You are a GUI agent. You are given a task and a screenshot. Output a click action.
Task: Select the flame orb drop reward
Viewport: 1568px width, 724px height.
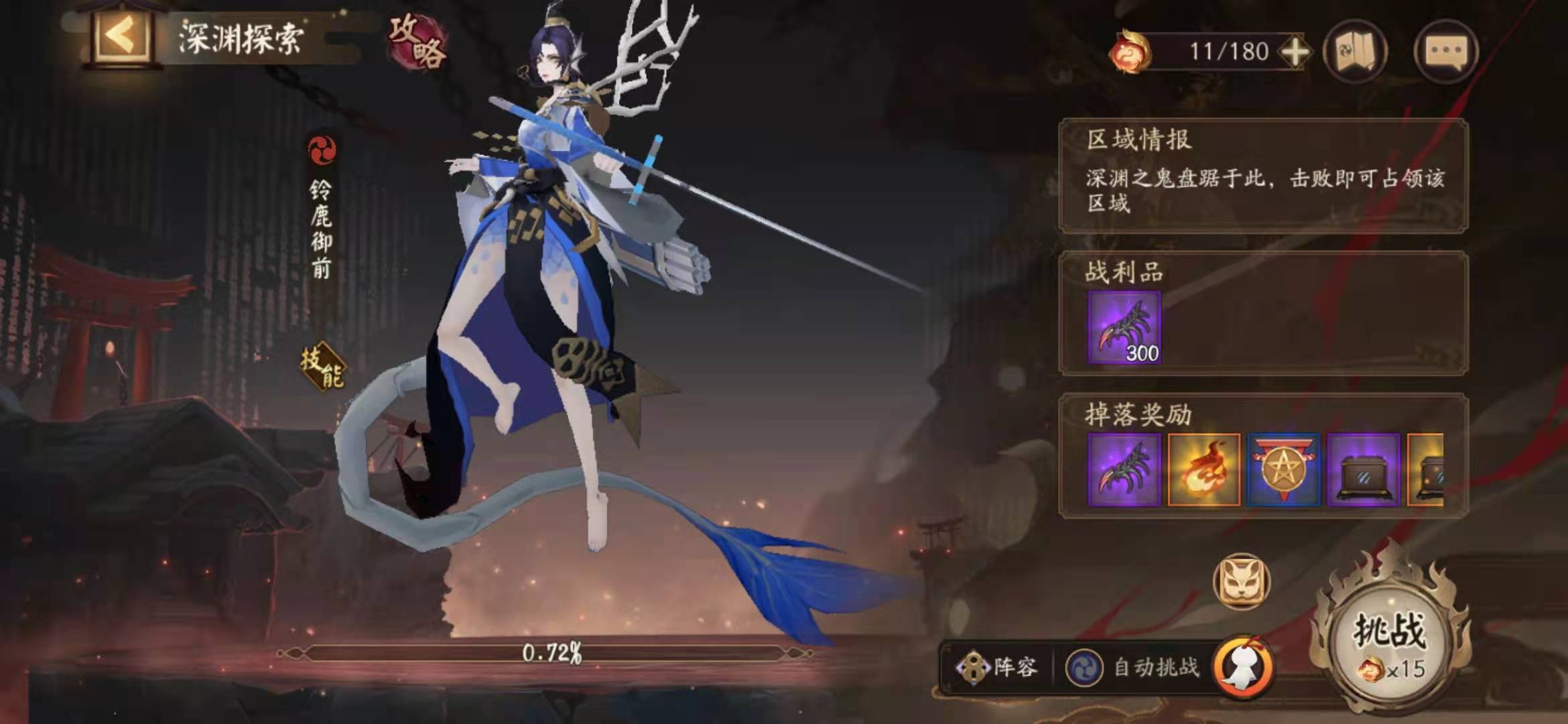[1203, 469]
